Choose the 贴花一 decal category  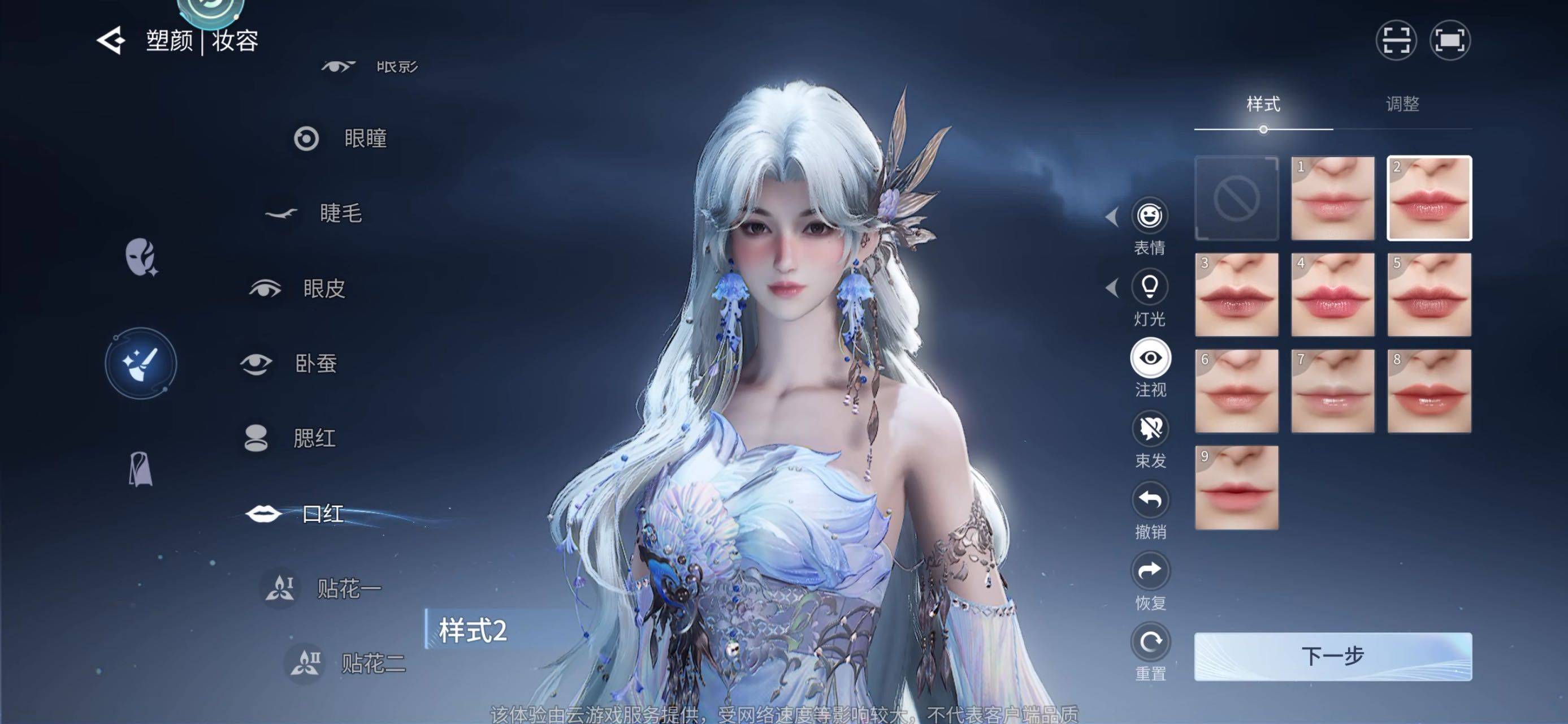[348, 588]
